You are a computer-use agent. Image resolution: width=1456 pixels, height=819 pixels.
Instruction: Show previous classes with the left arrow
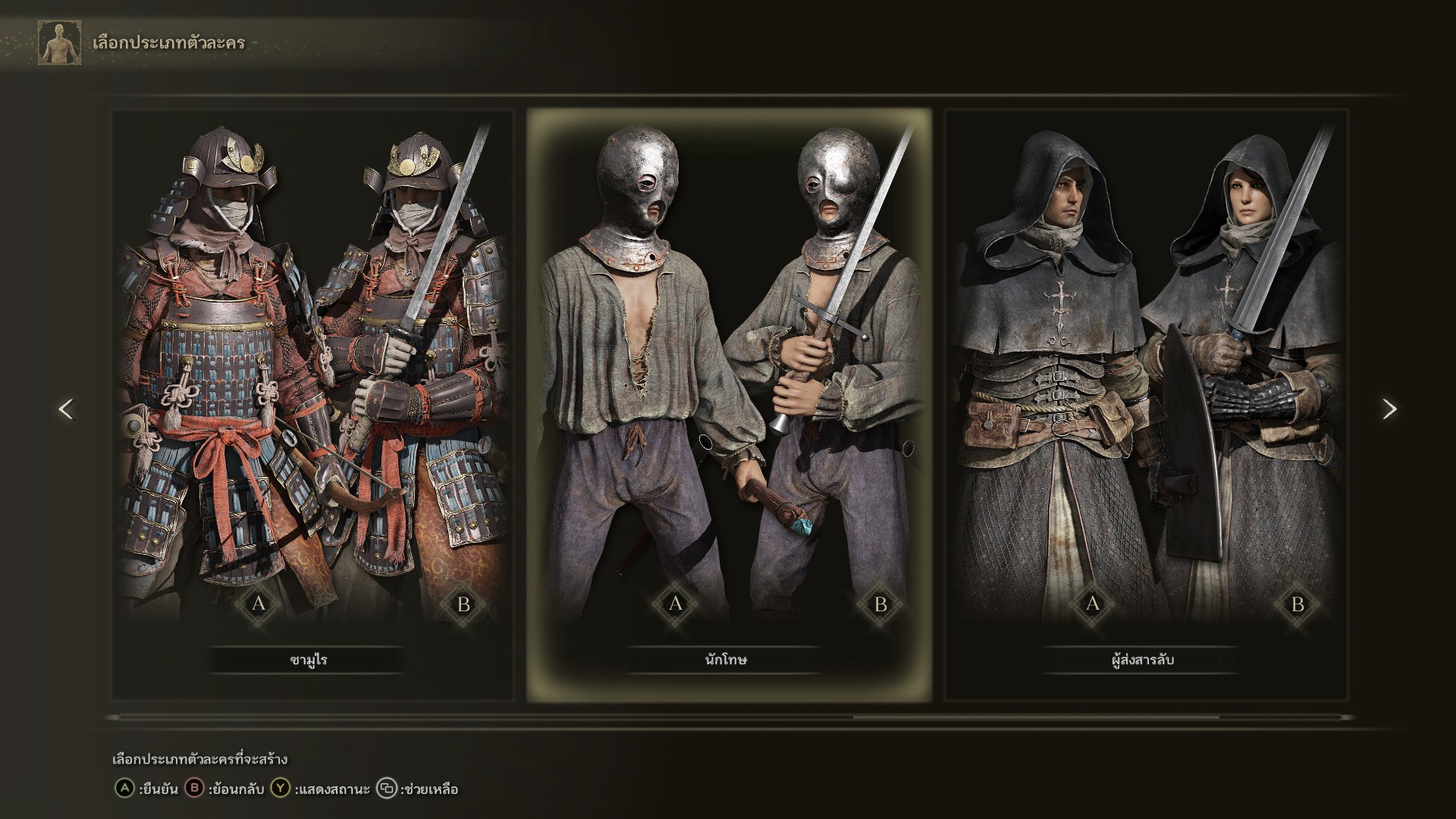pos(66,409)
